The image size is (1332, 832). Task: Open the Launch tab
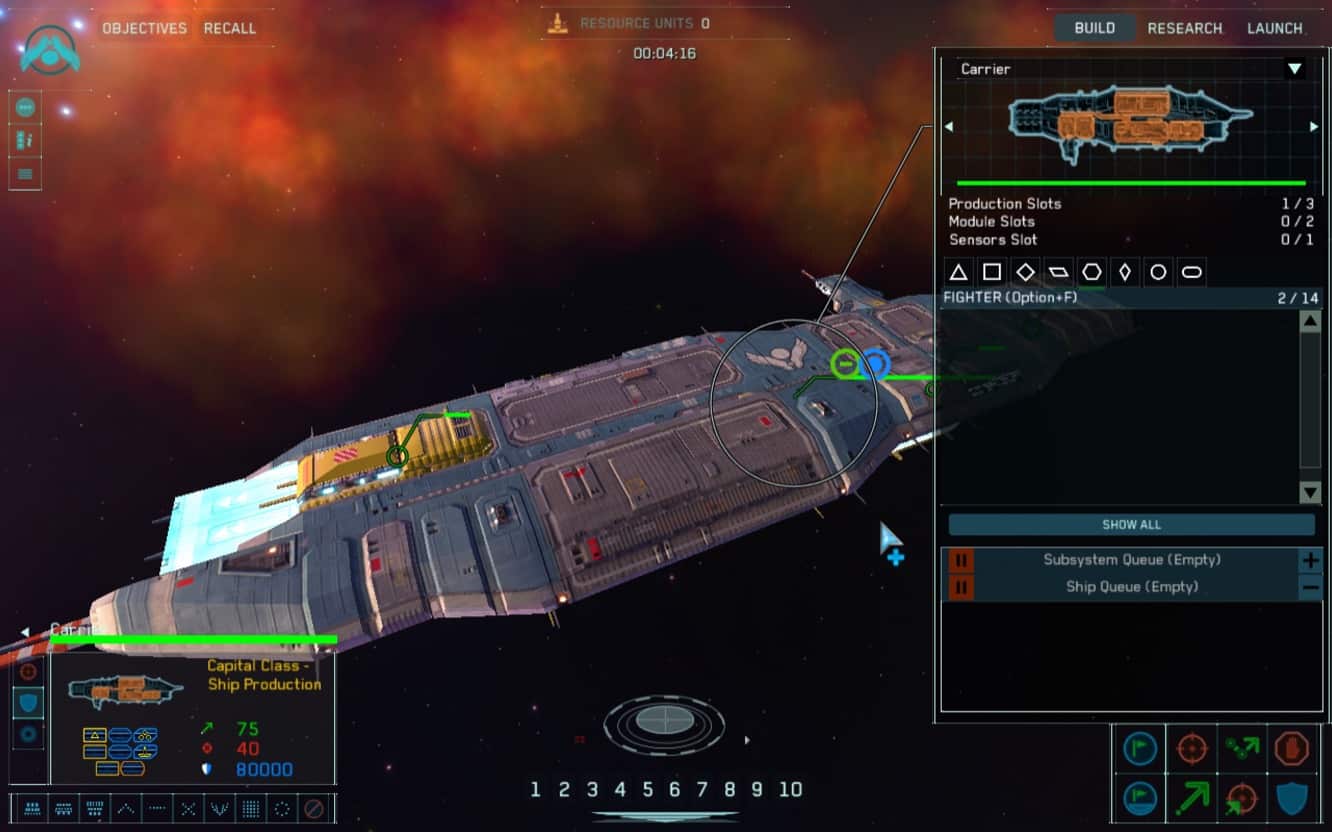tap(1274, 28)
